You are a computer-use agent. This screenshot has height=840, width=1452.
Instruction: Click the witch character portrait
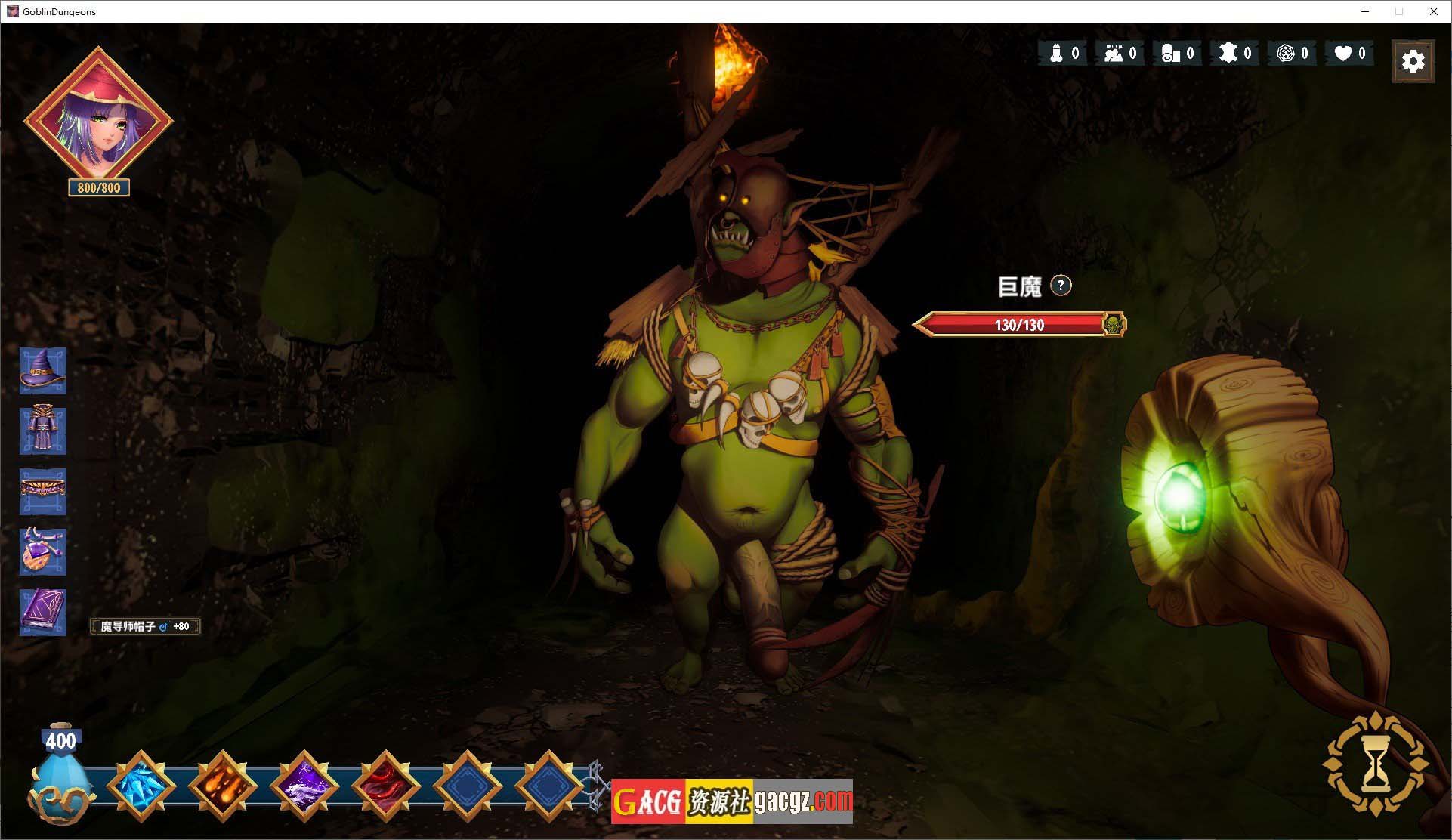99,121
